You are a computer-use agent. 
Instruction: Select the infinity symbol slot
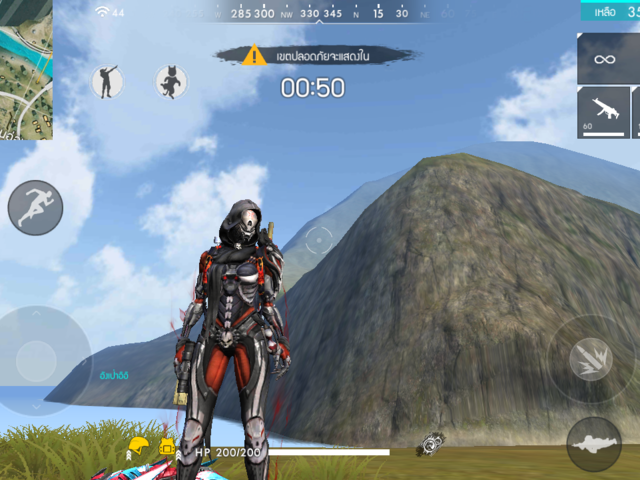click(x=606, y=59)
